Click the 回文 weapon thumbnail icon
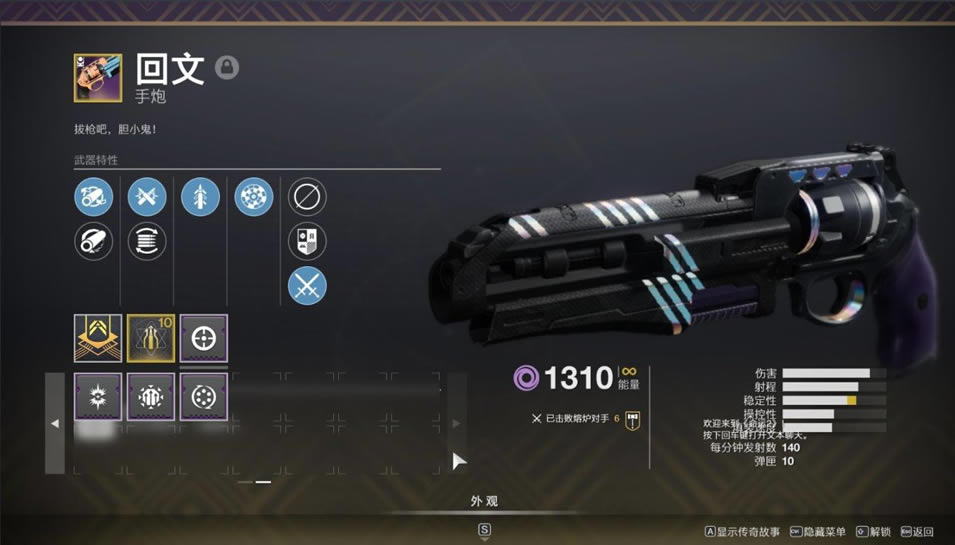This screenshot has width=955, height=545. (98, 78)
